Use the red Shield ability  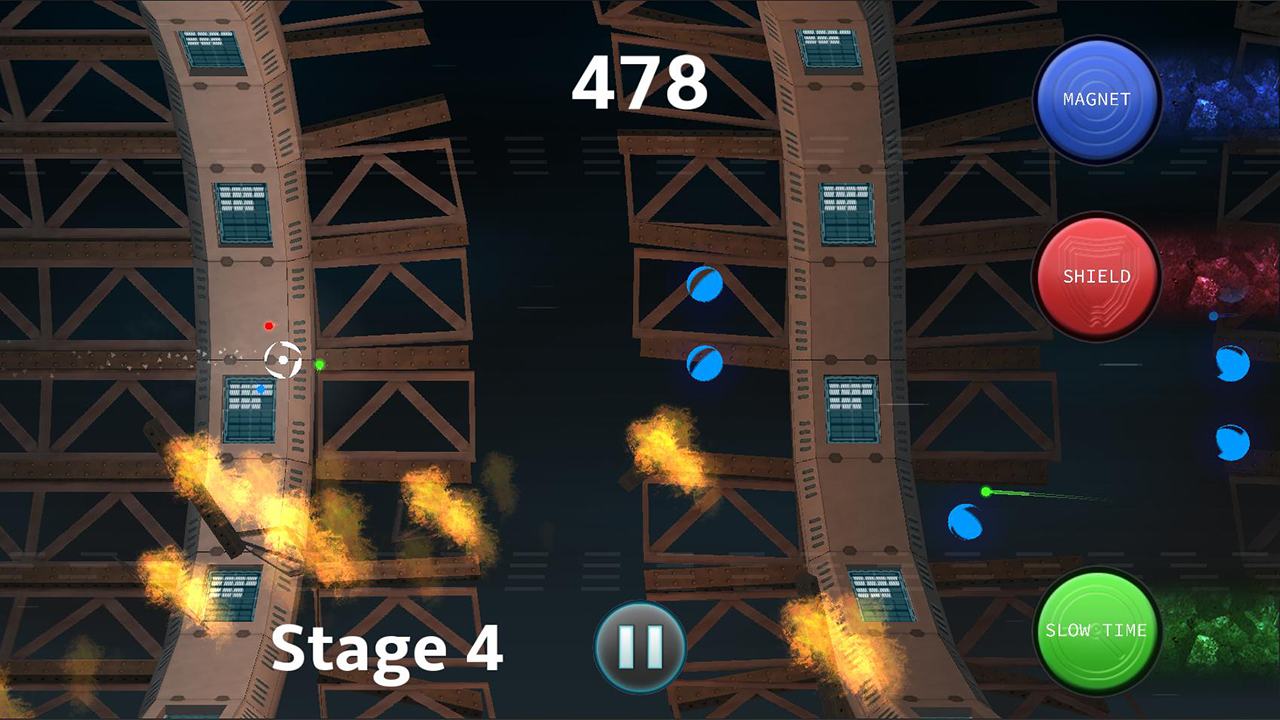[1097, 276]
